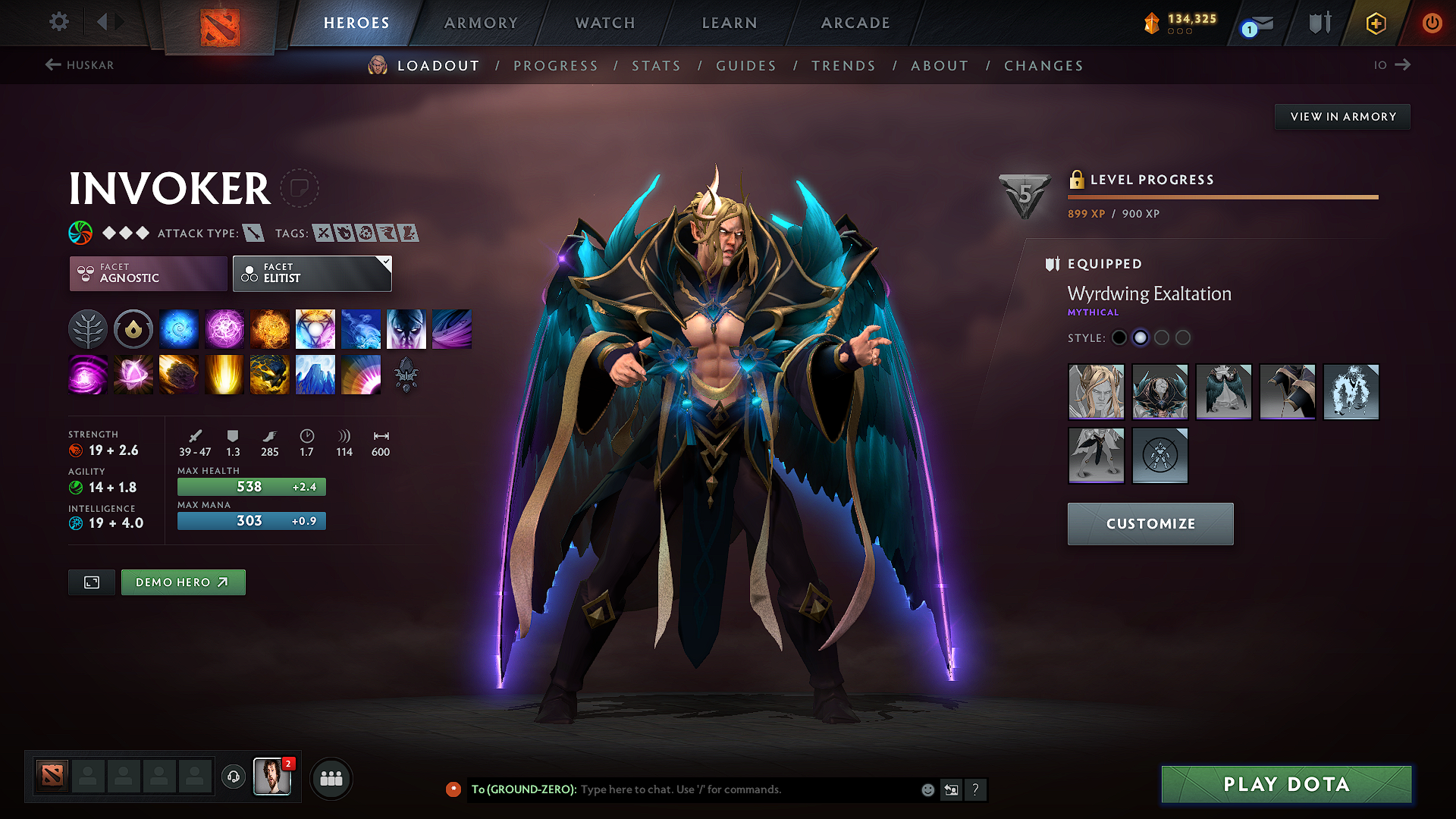Choose the first style dot for Wyrdwing Exaltation
The width and height of the screenshot is (1456, 819).
pyautogui.click(x=1119, y=337)
